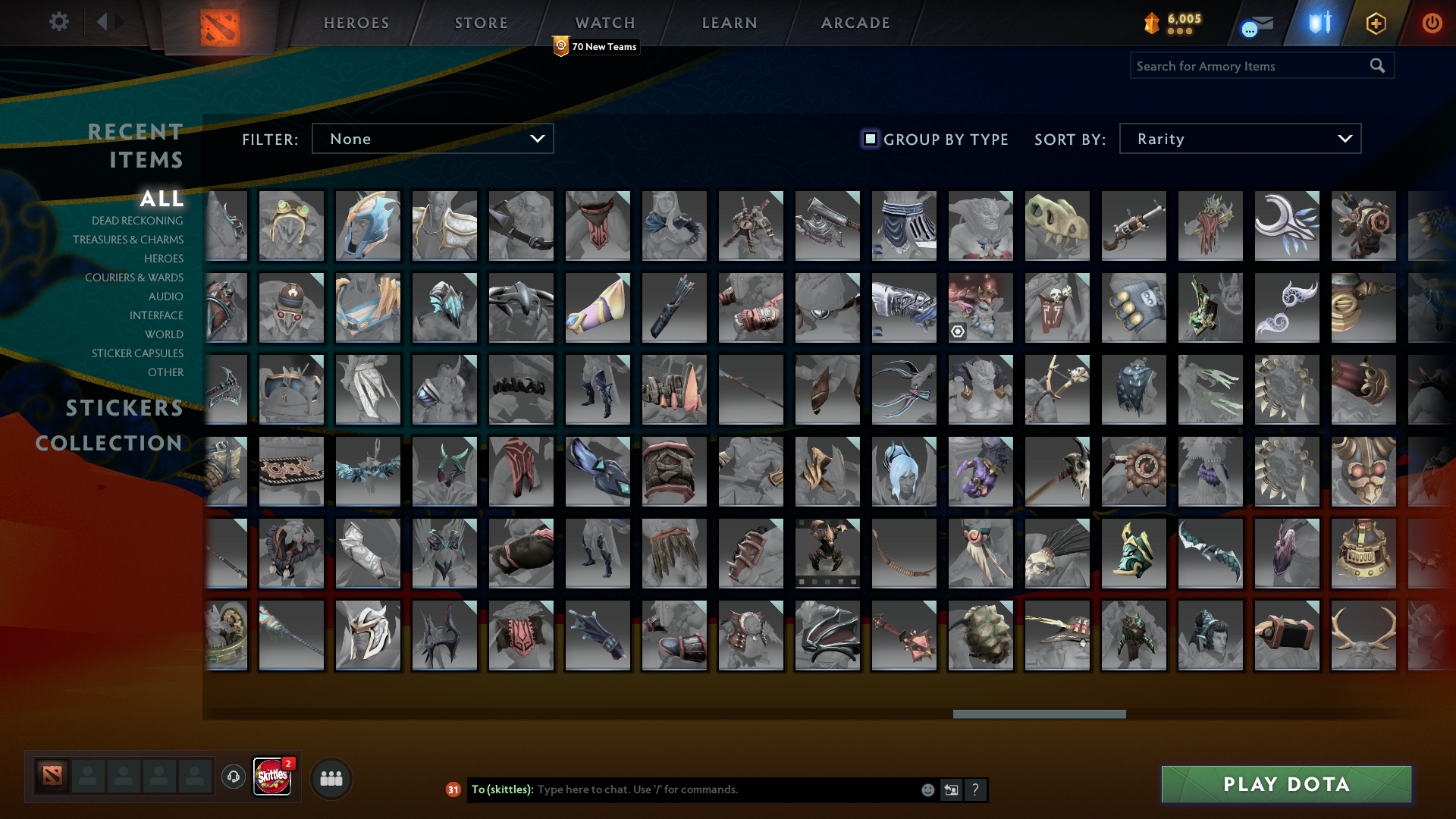The image size is (1456, 819).
Task: Open the Filter dropdown set to None
Action: coord(432,138)
